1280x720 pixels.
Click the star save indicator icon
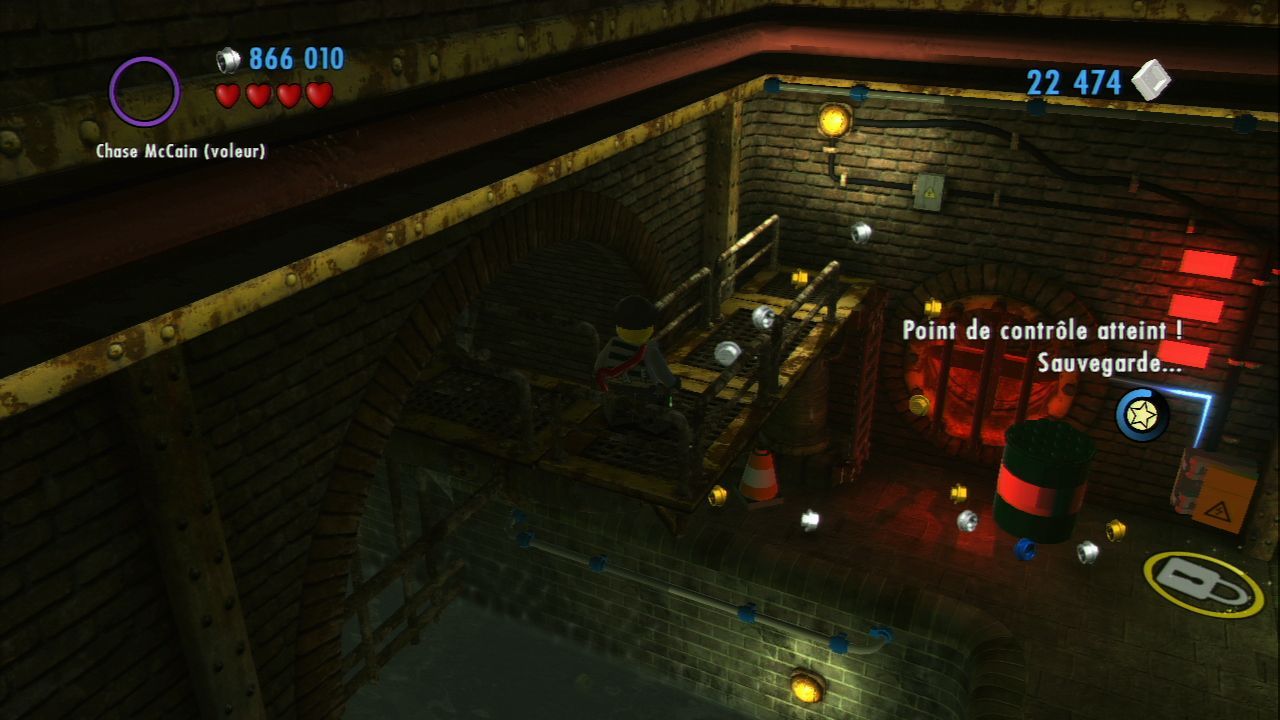[x=1142, y=415]
